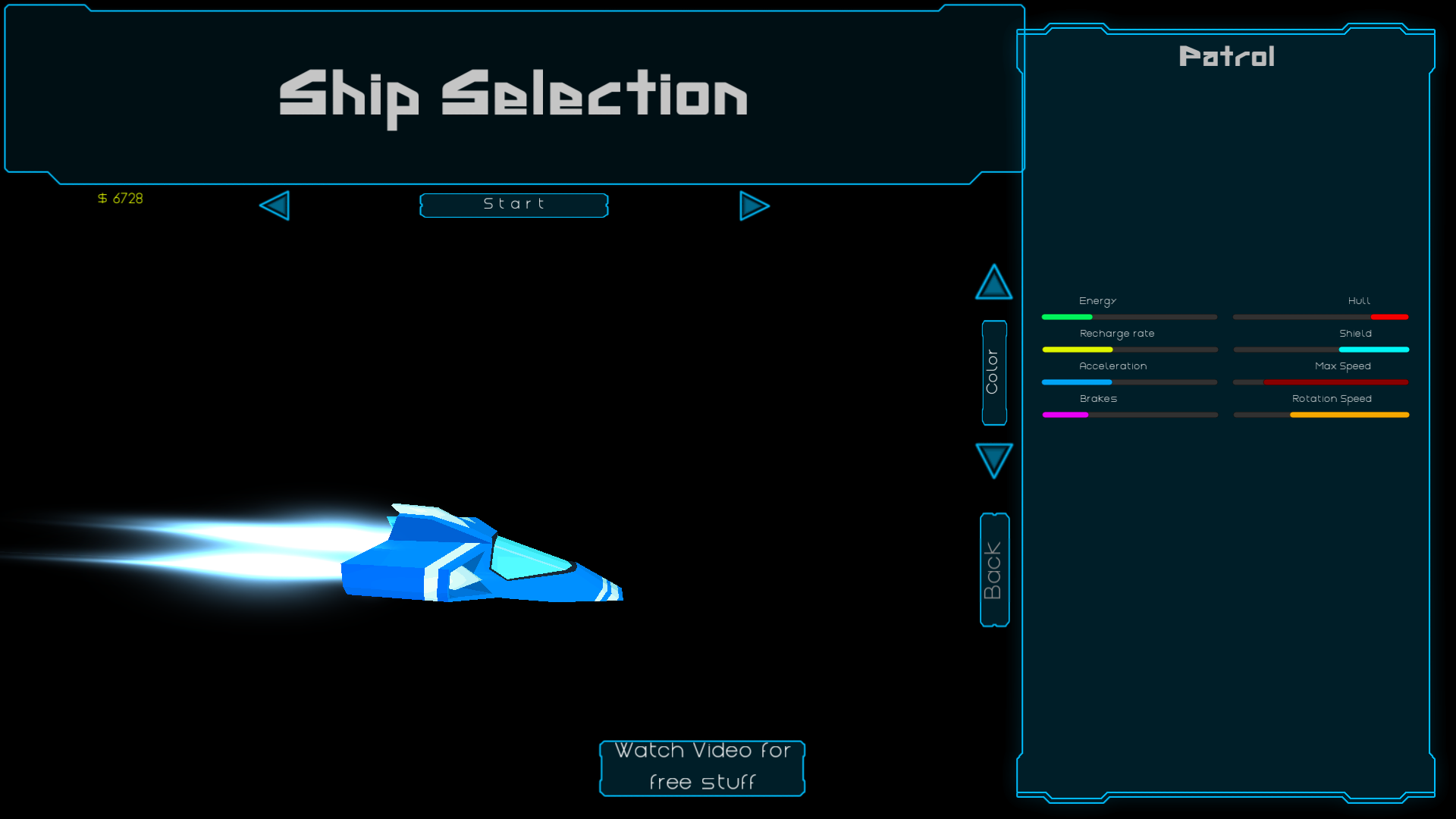
Task: Click the right triangle arrow icon
Action: pos(754,206)
